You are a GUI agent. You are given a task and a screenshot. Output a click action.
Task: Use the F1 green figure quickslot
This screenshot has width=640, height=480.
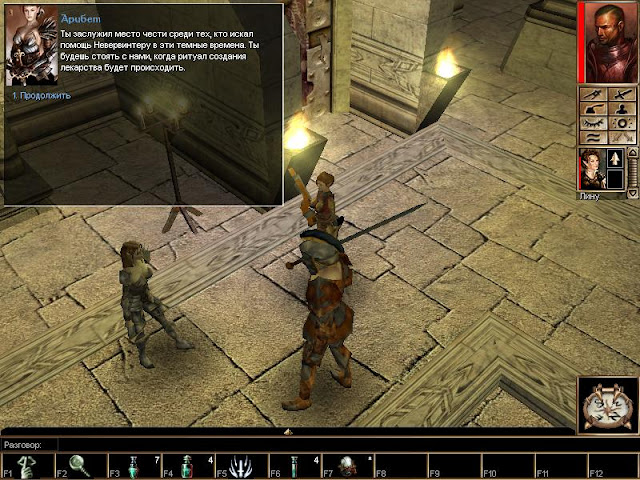coord(30,466)
